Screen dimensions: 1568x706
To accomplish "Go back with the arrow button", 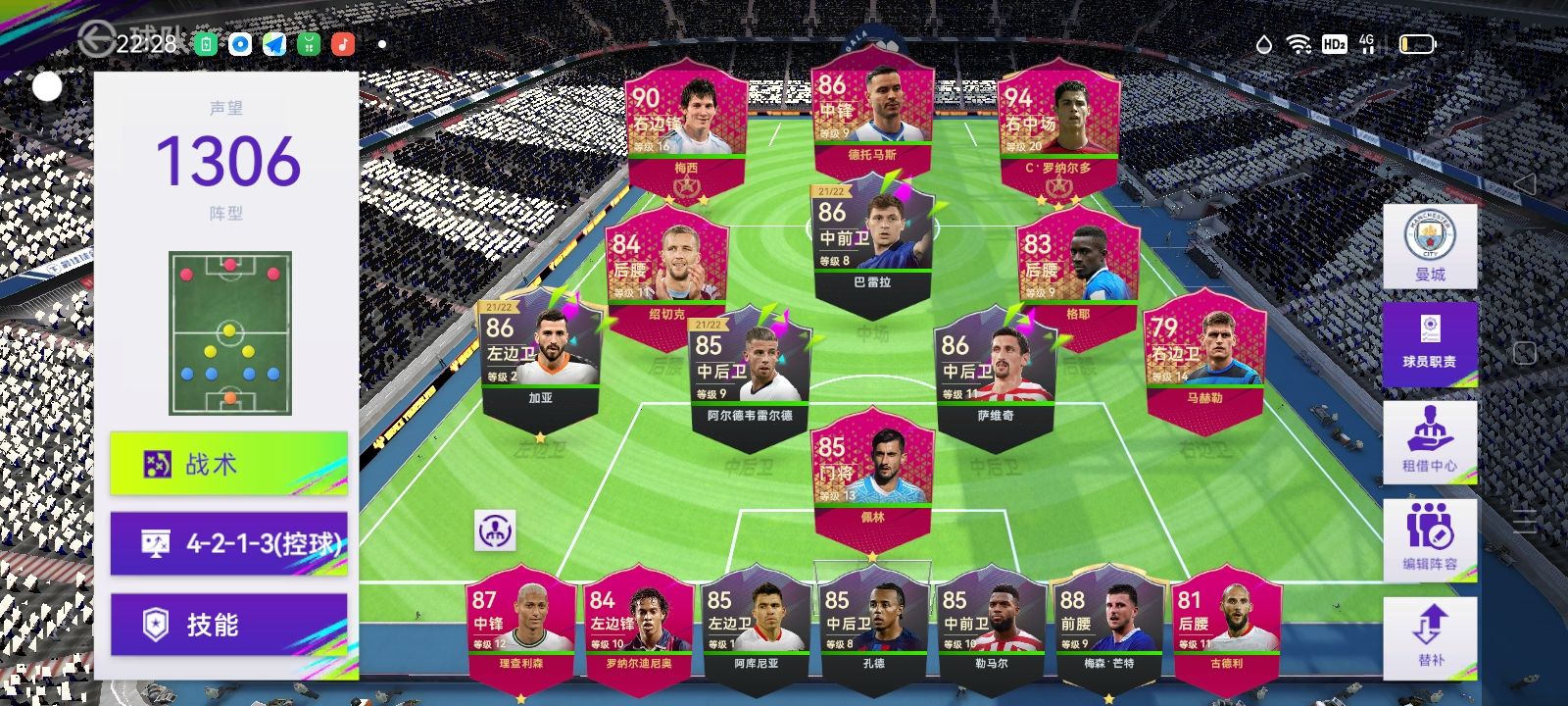I will pos(96,40).
